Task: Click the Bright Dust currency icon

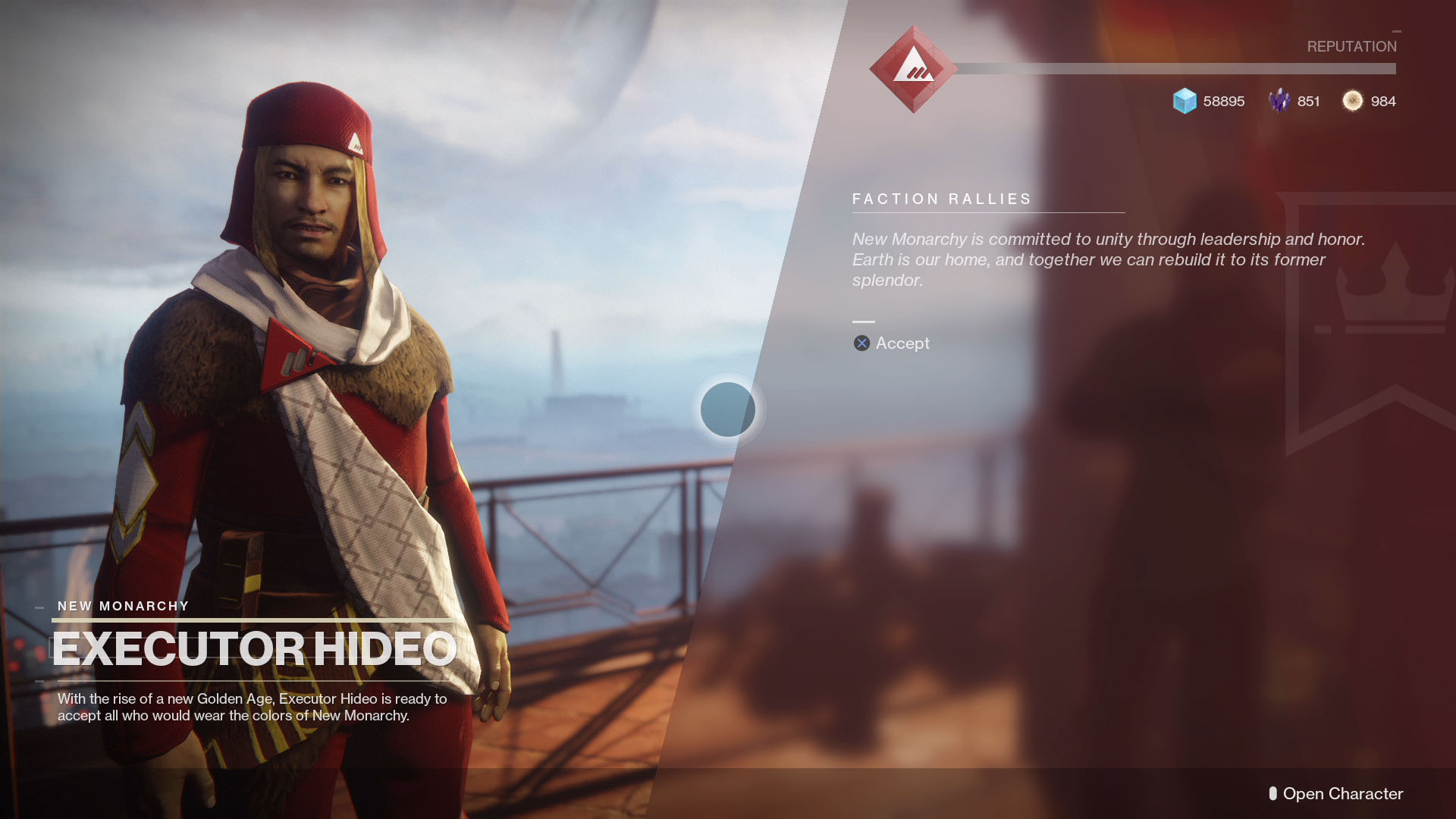Action: pyautogui.click(x=1353, y=101)
